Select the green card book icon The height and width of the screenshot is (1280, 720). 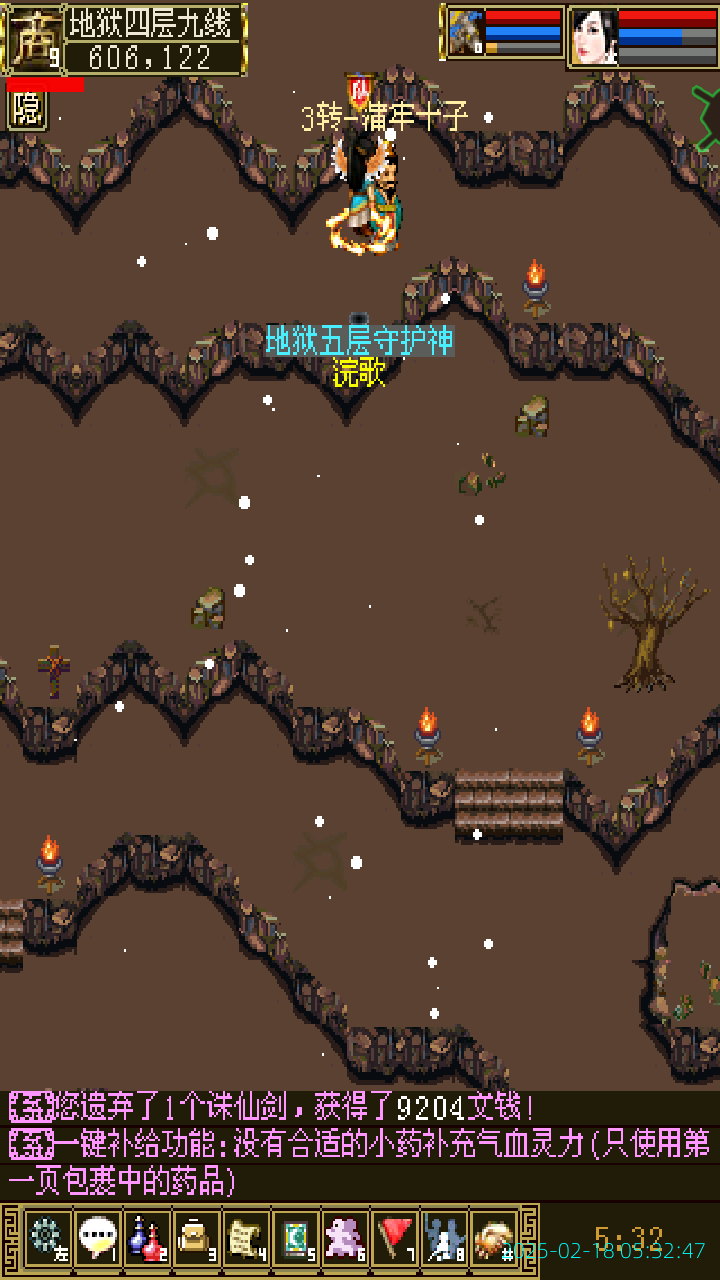[x=296, y=1238]
